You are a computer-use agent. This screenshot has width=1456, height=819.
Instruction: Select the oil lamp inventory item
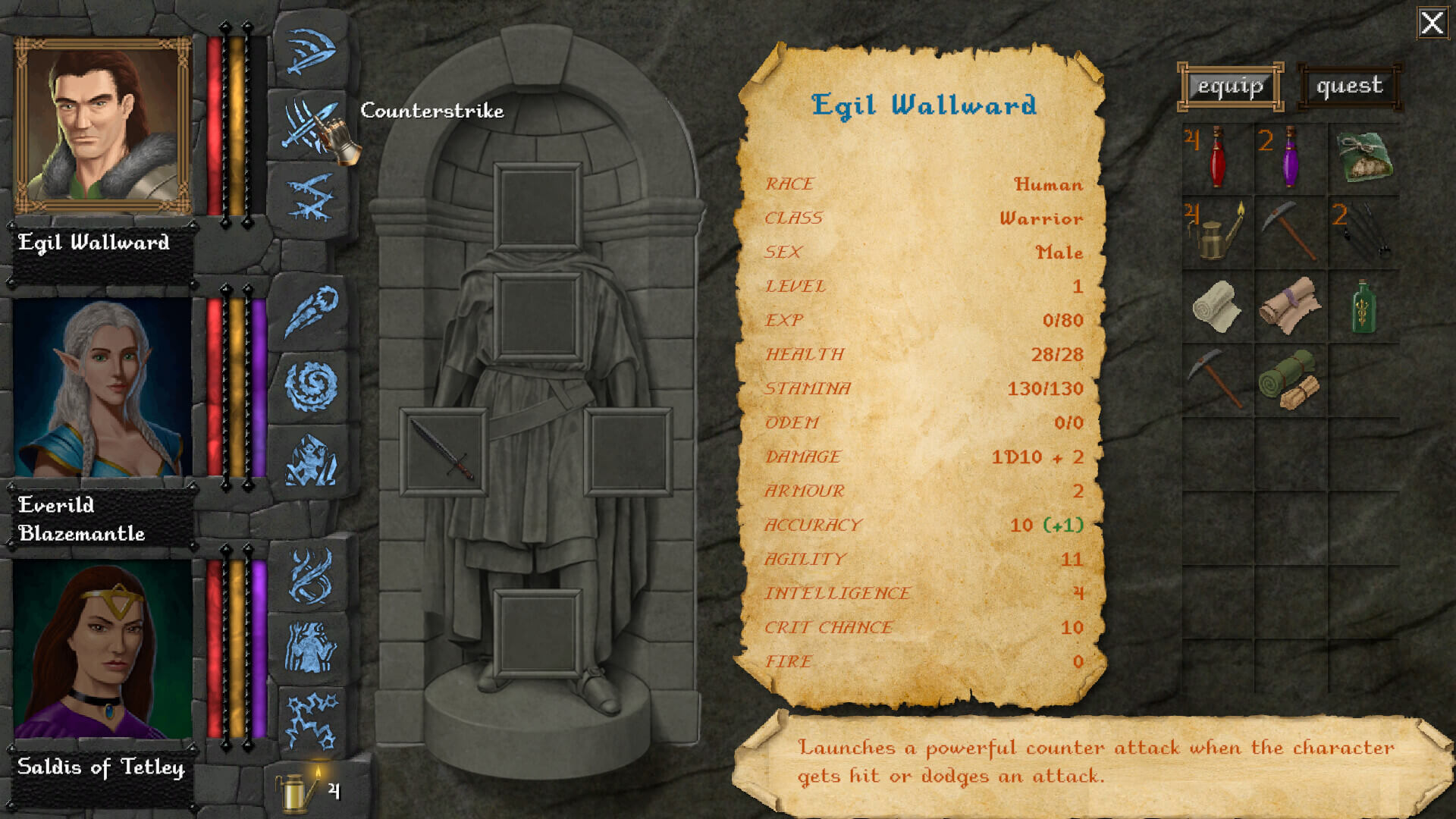(1216, 231)
